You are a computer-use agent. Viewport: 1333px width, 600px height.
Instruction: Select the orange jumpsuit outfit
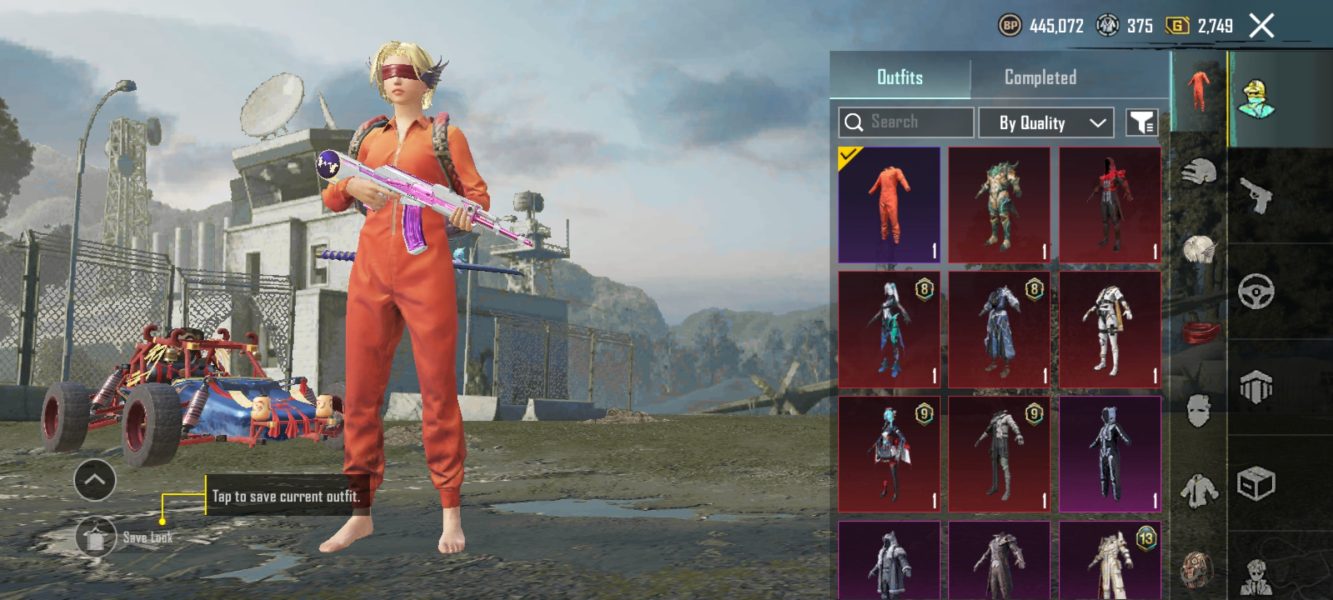point(889,204)
